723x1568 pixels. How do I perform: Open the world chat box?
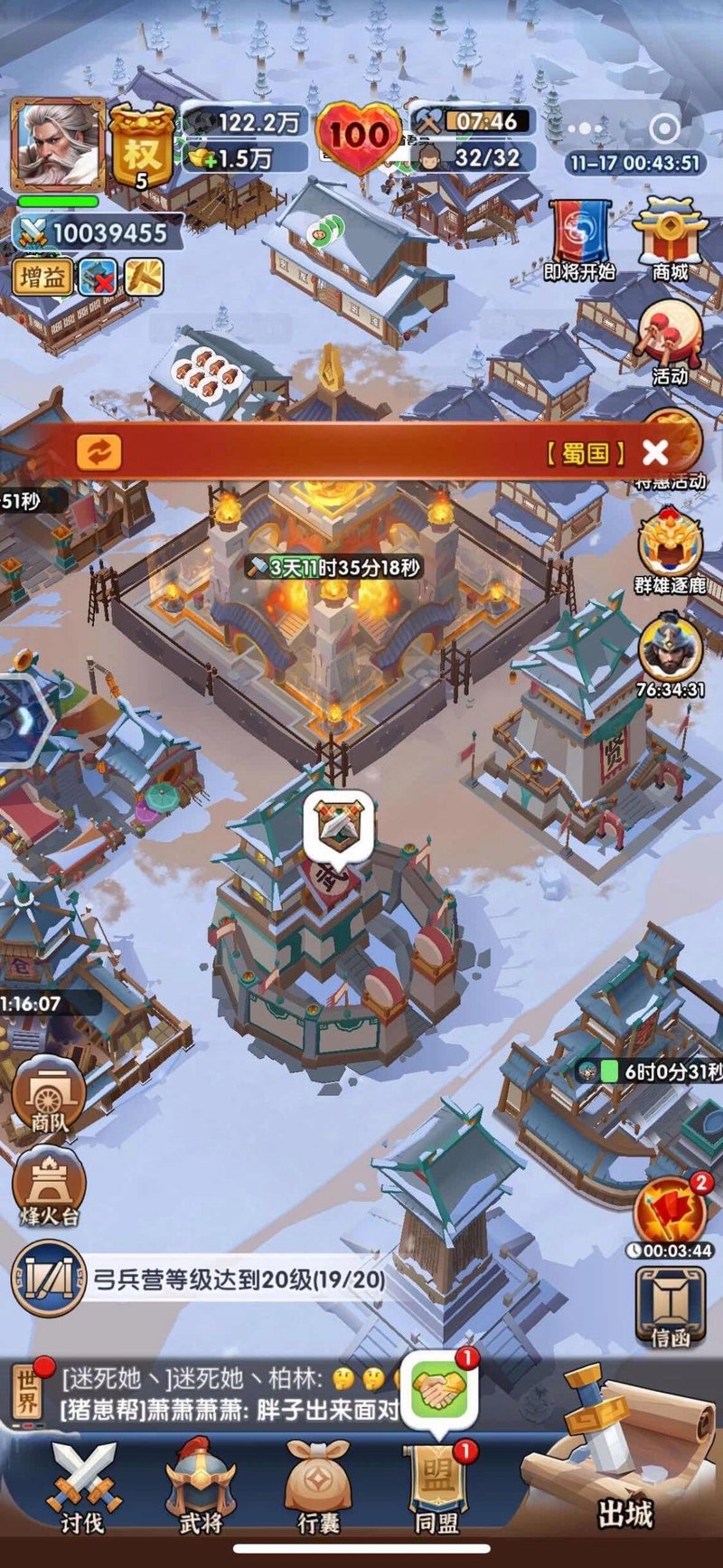point(208,1393)
